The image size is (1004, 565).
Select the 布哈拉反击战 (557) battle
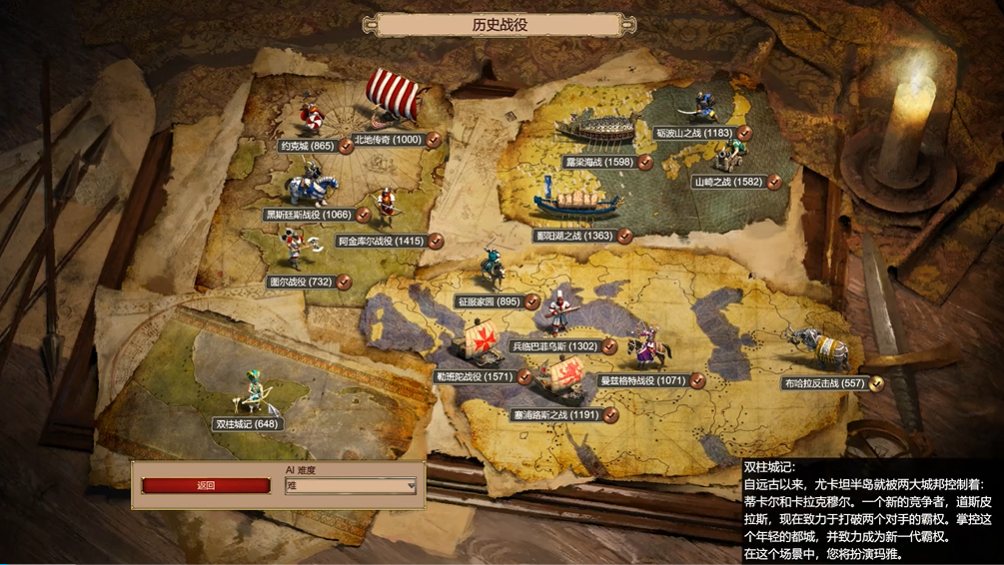(x=825, y=383)
